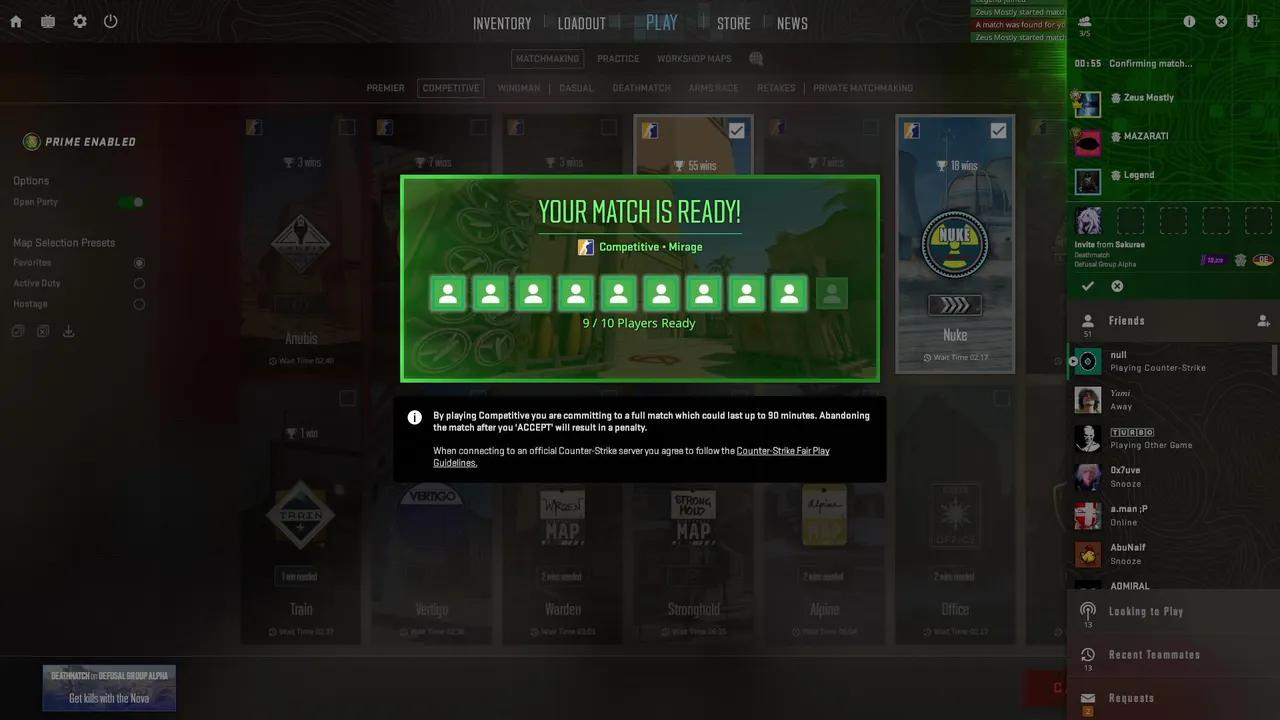Open the STORE from the top menu

pos(733,22)
